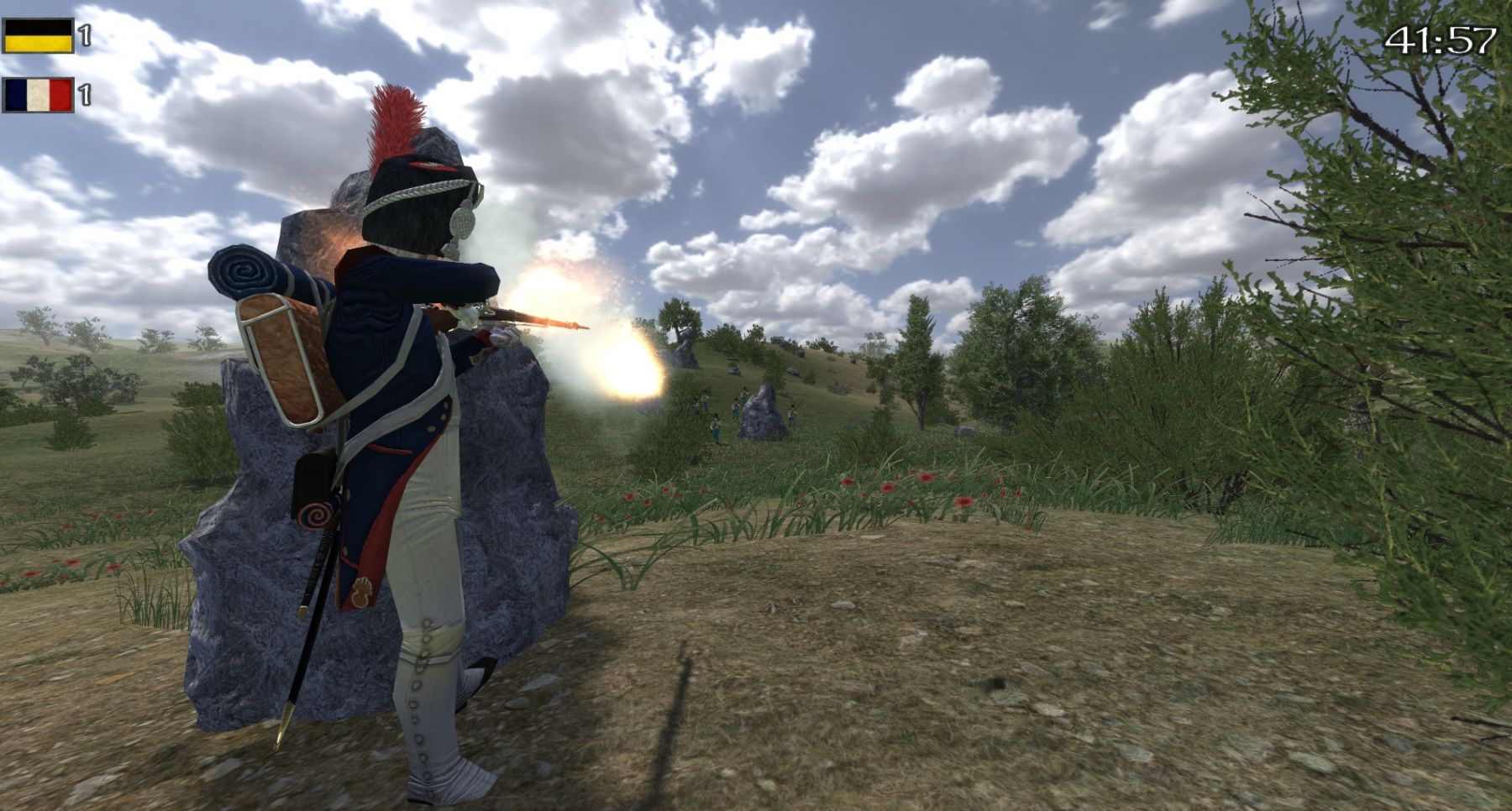Click the black and yellow team flag
The width and height of the screenshot is (1512, 811).
point(38,36)
